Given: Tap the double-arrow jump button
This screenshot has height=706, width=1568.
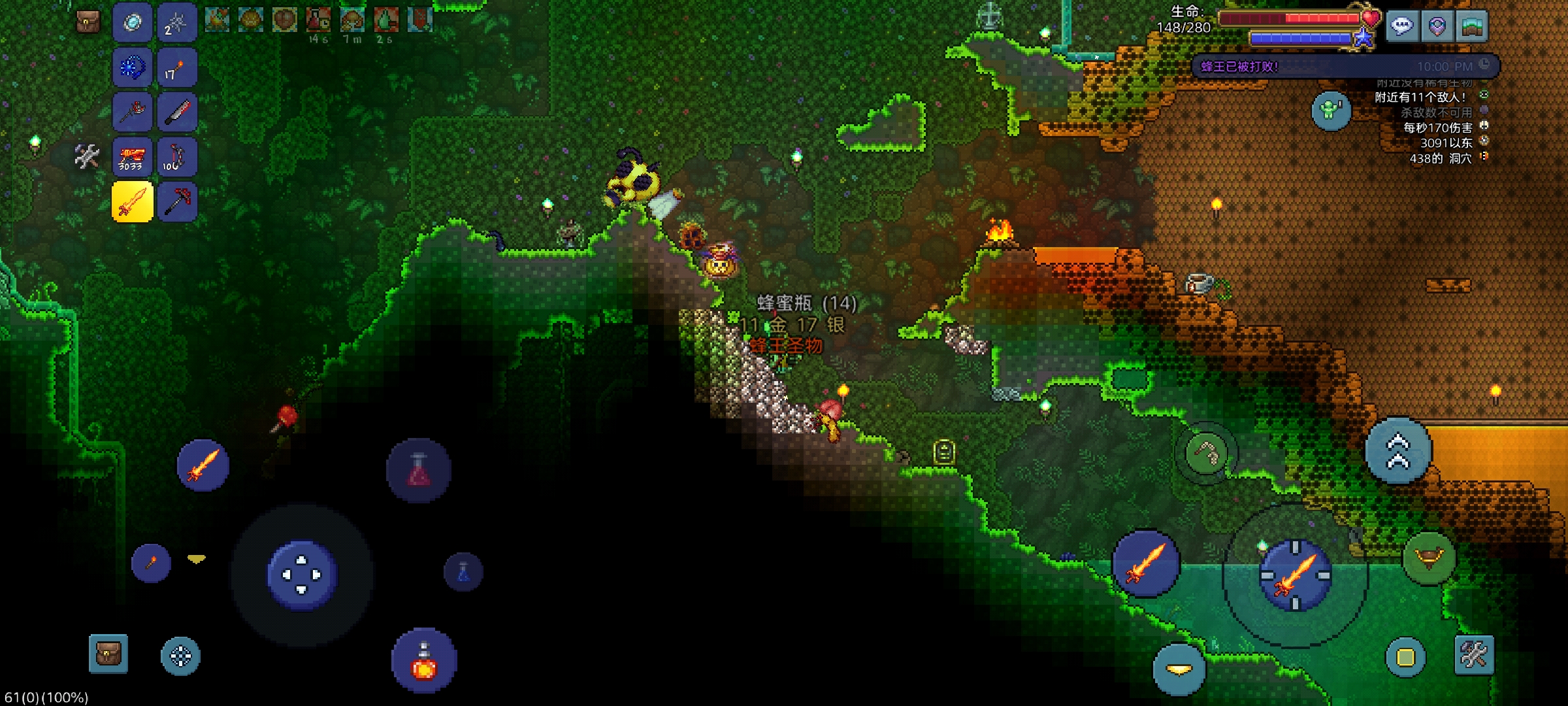Looking at the screenshot, I should [x=1398, y=451].
